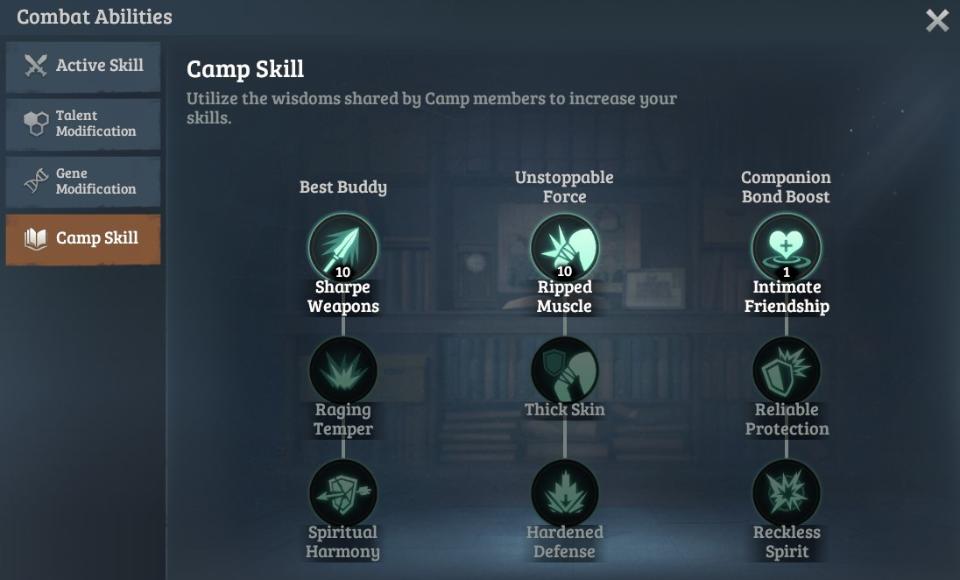This screenshot has width=960, height=580.
Task: Select the Camp Skill tab
Action: point(83,239)
